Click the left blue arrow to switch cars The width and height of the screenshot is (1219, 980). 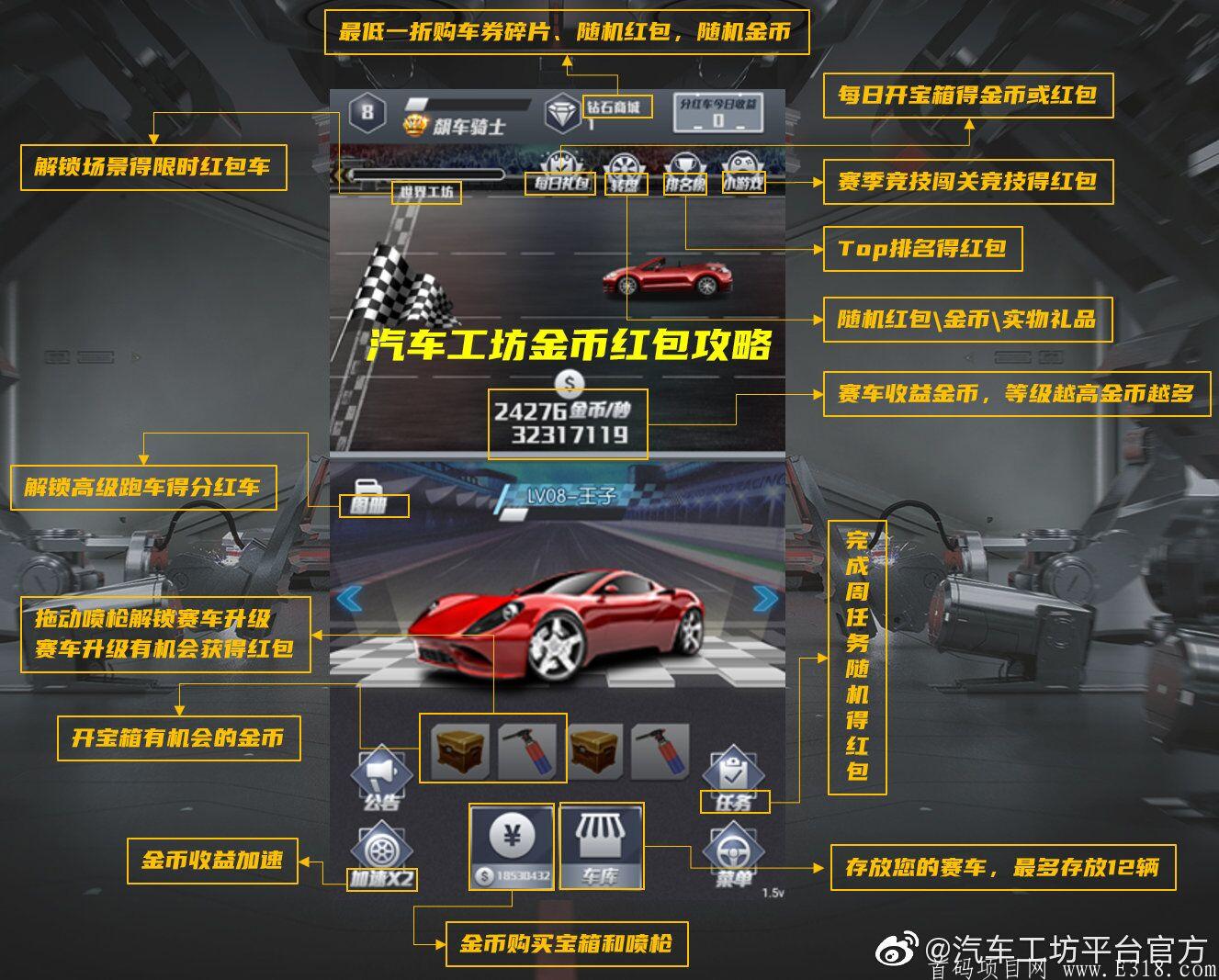[351, 599]
